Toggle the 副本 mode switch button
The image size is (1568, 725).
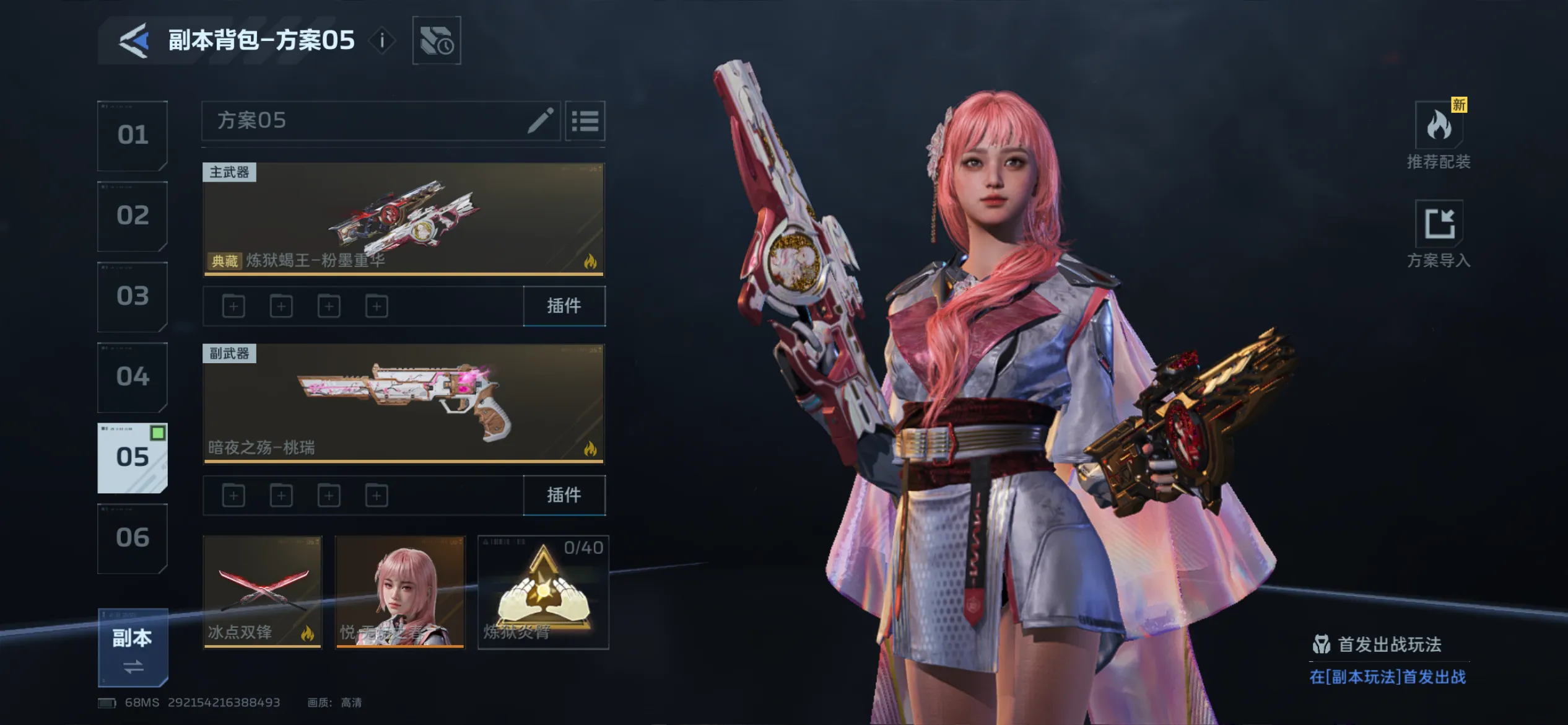(133, 648)
